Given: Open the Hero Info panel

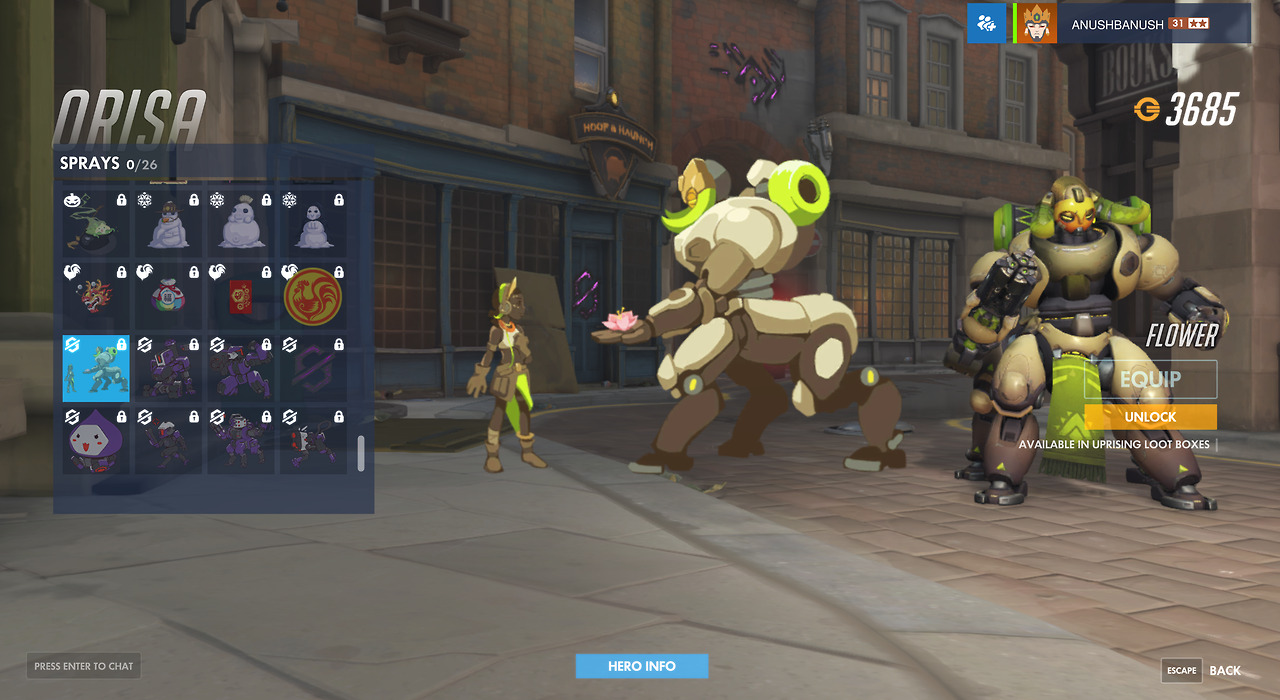Looking at the screenshot, I should click(641, 666).
